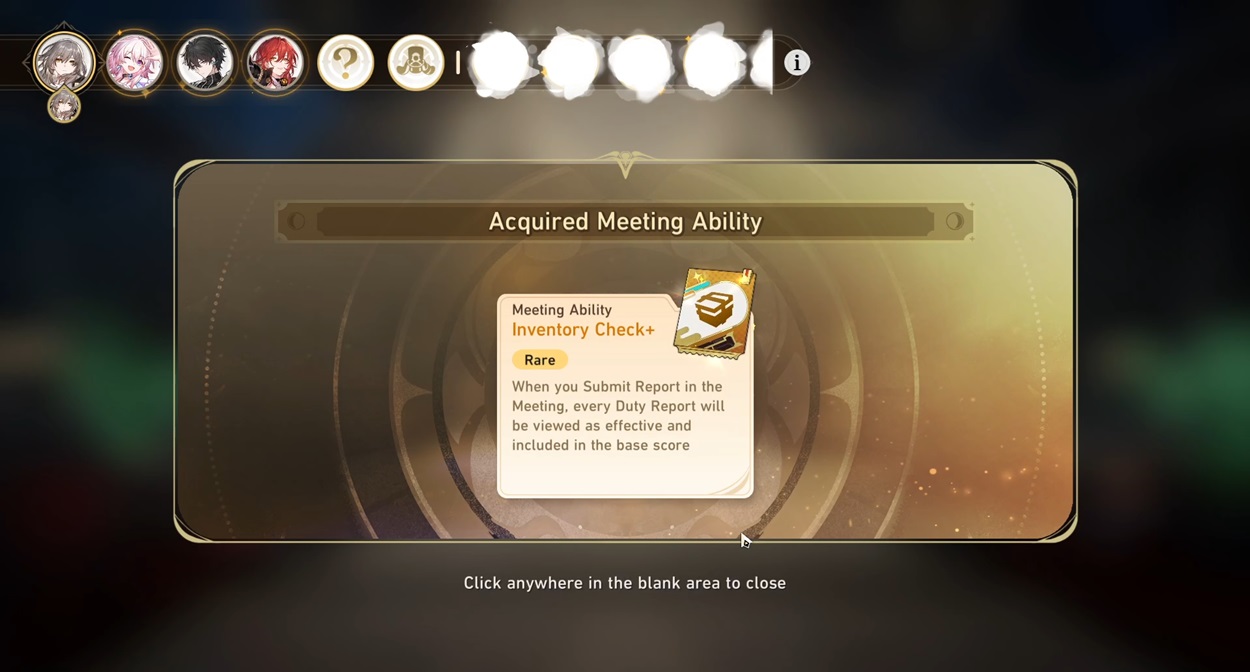The image size is (1250, 672).
Task: Close popup via the blank area prompt
Action: click(x=624, y=583)
